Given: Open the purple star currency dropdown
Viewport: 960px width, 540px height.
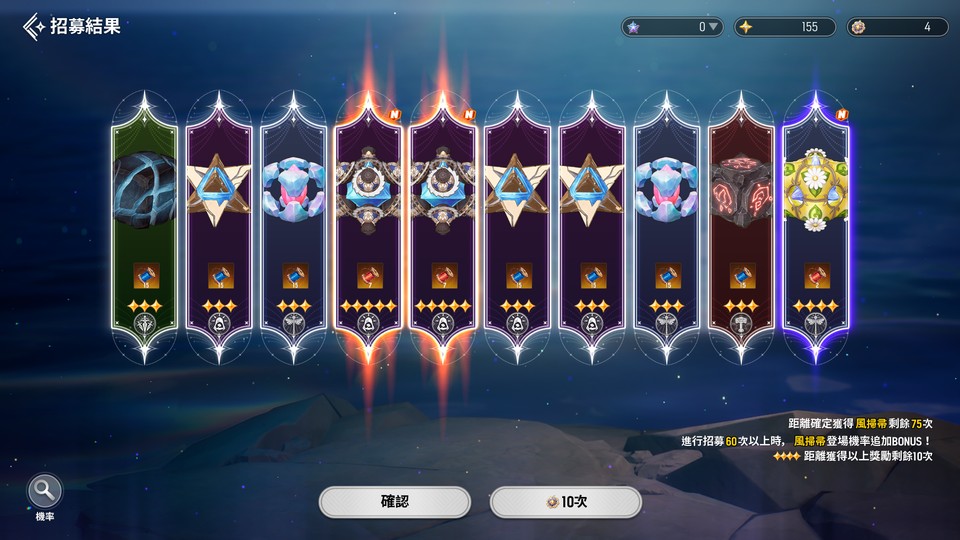Looking at the screenshot, I should click(713, 27).
